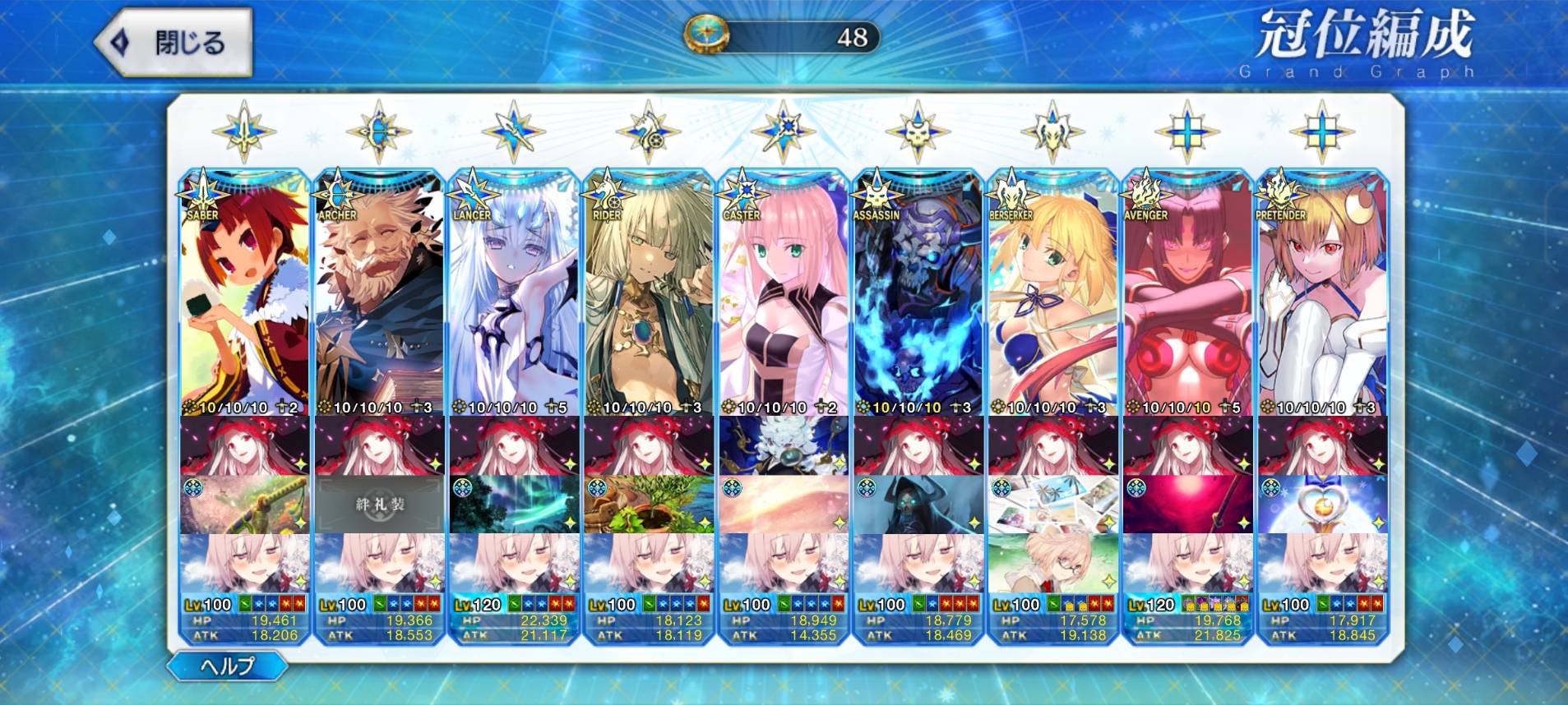Choose the Assassin's hooded skull craft essence slot
The image size is (1568, 705).
coord(919,504)
